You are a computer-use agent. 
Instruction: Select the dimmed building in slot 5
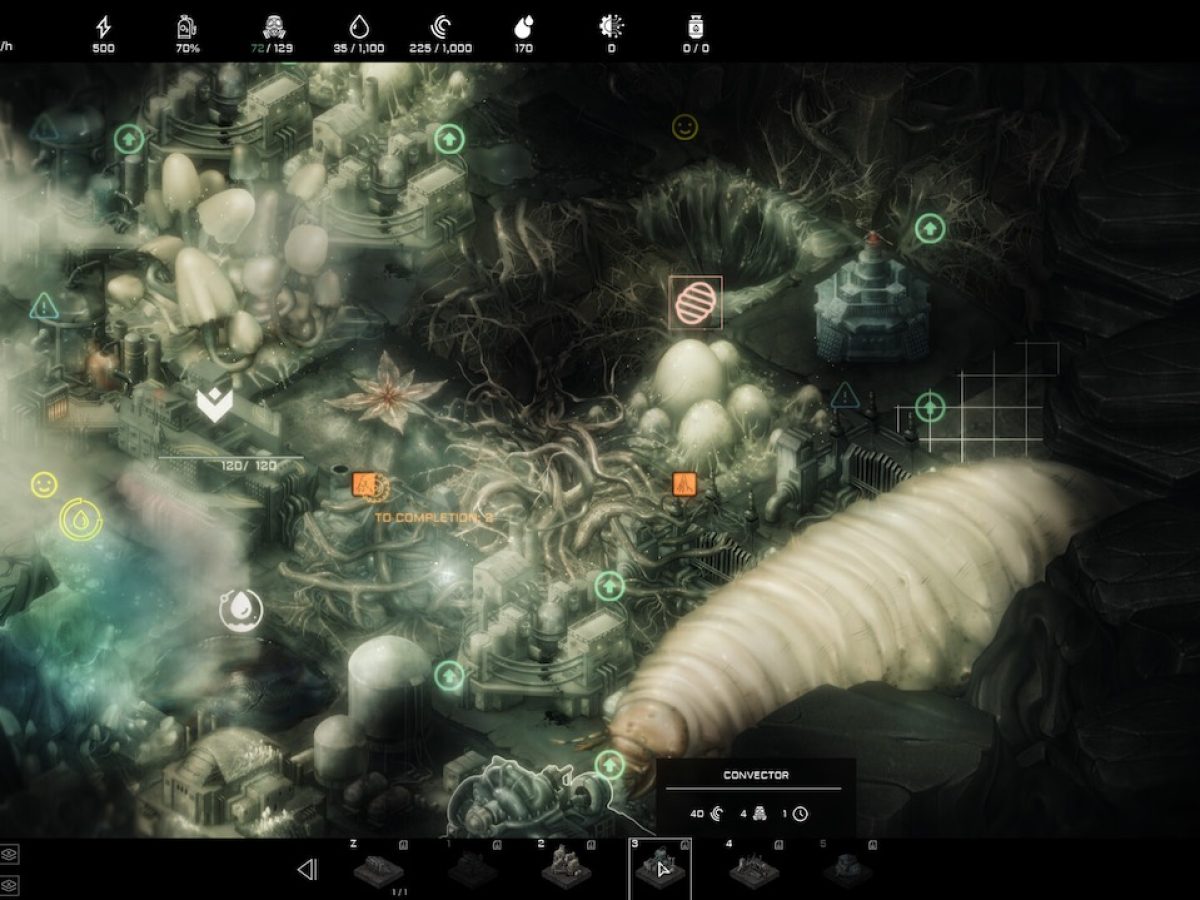[847, 868]
